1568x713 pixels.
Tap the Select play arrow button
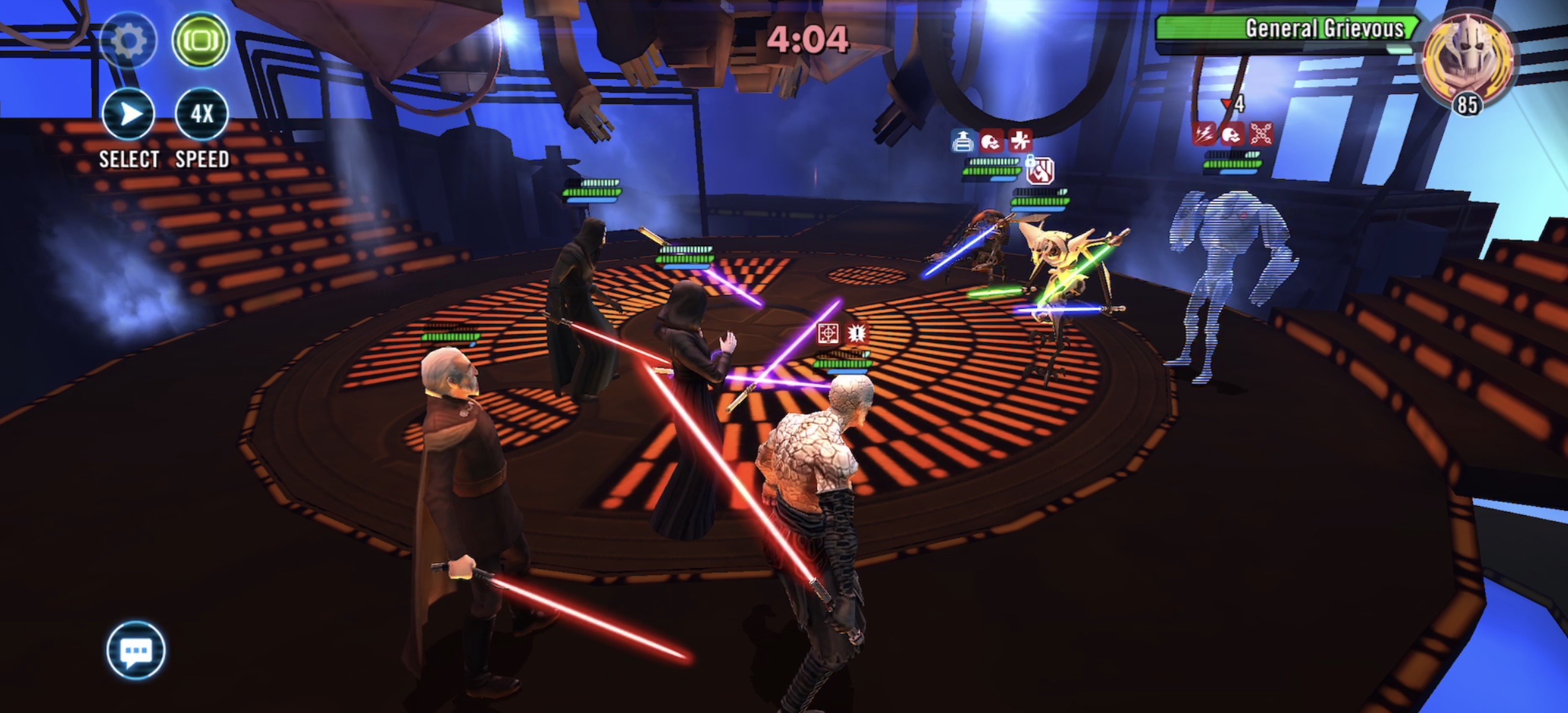[x=129, y=114]
